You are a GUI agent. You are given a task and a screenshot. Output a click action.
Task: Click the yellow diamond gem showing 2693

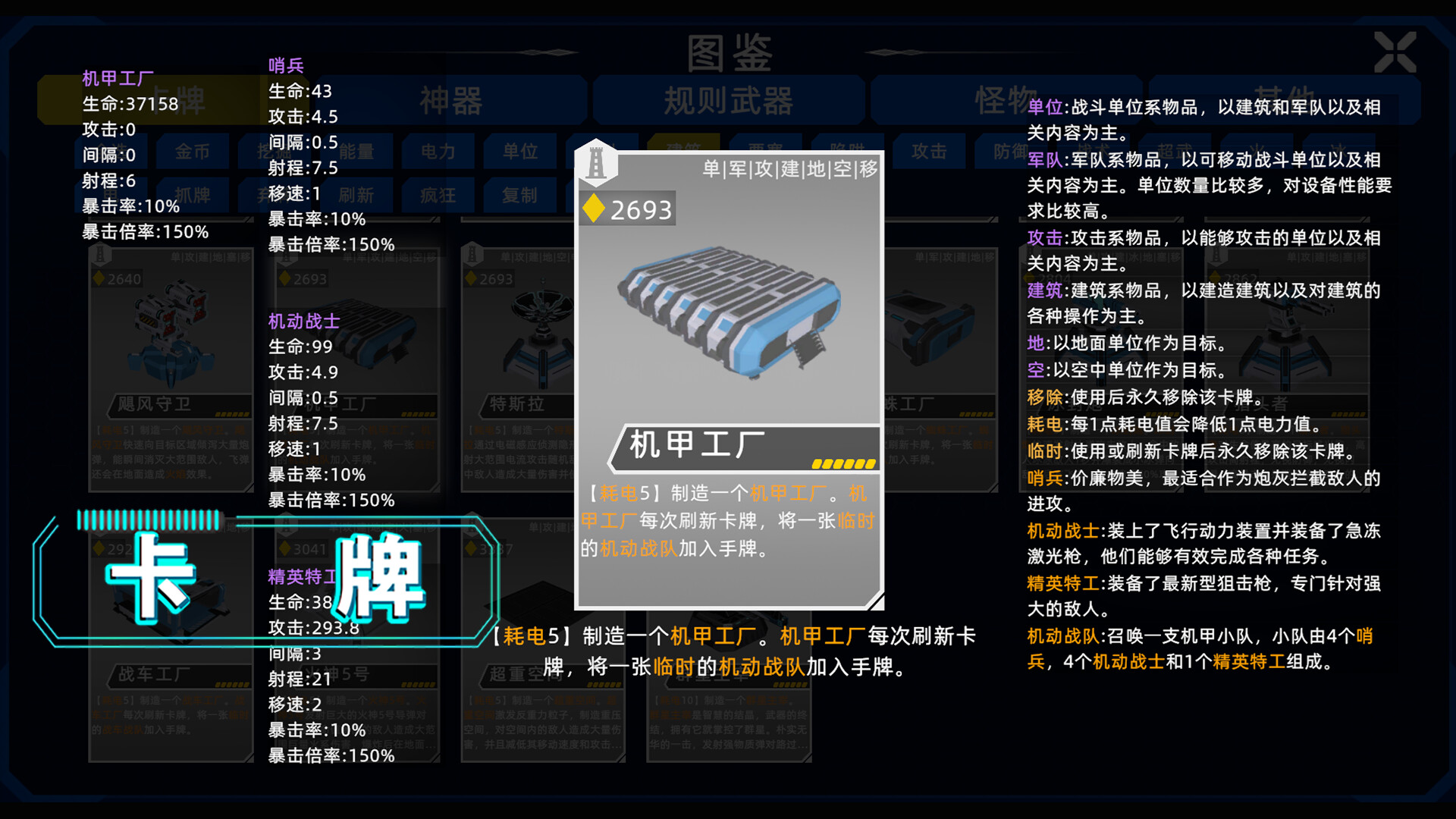click(x=594, y=208)
